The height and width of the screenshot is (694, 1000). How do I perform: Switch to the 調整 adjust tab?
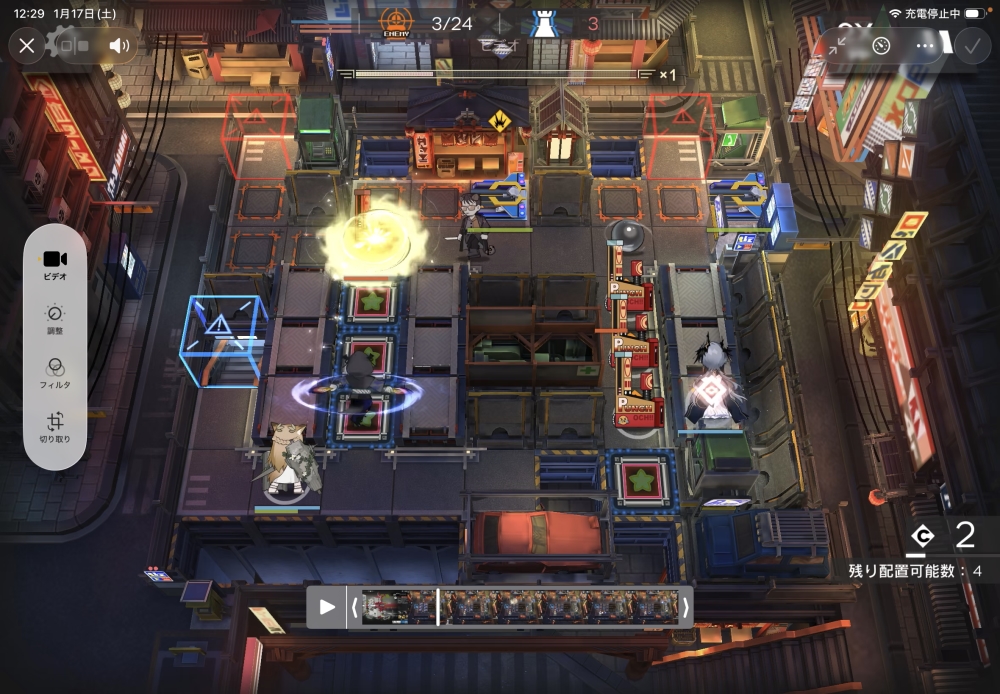55,320
